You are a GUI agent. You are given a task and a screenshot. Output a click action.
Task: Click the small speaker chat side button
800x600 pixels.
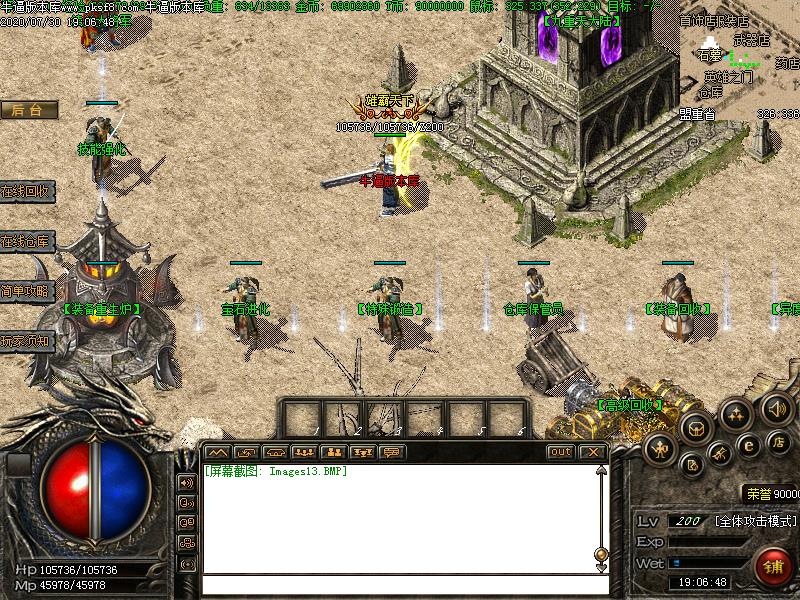pyautogui.click(x=186, y=482)
